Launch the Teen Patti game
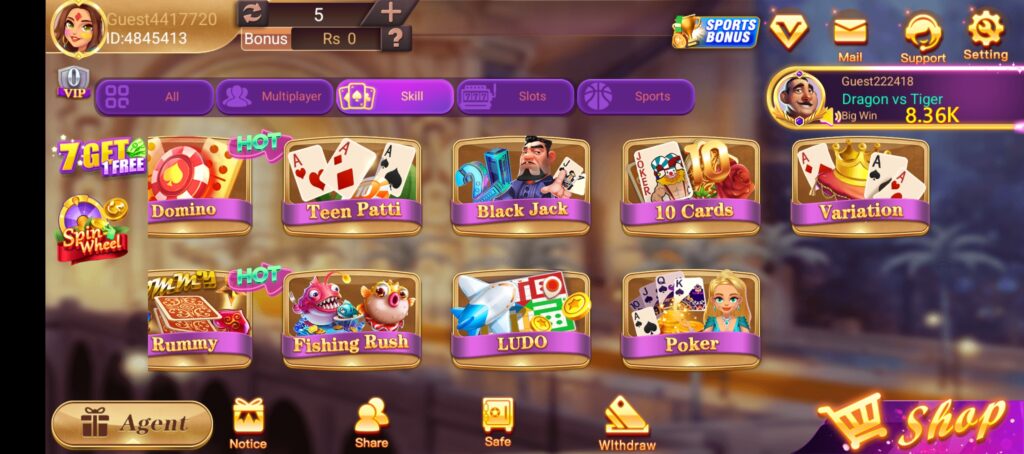 351,185
